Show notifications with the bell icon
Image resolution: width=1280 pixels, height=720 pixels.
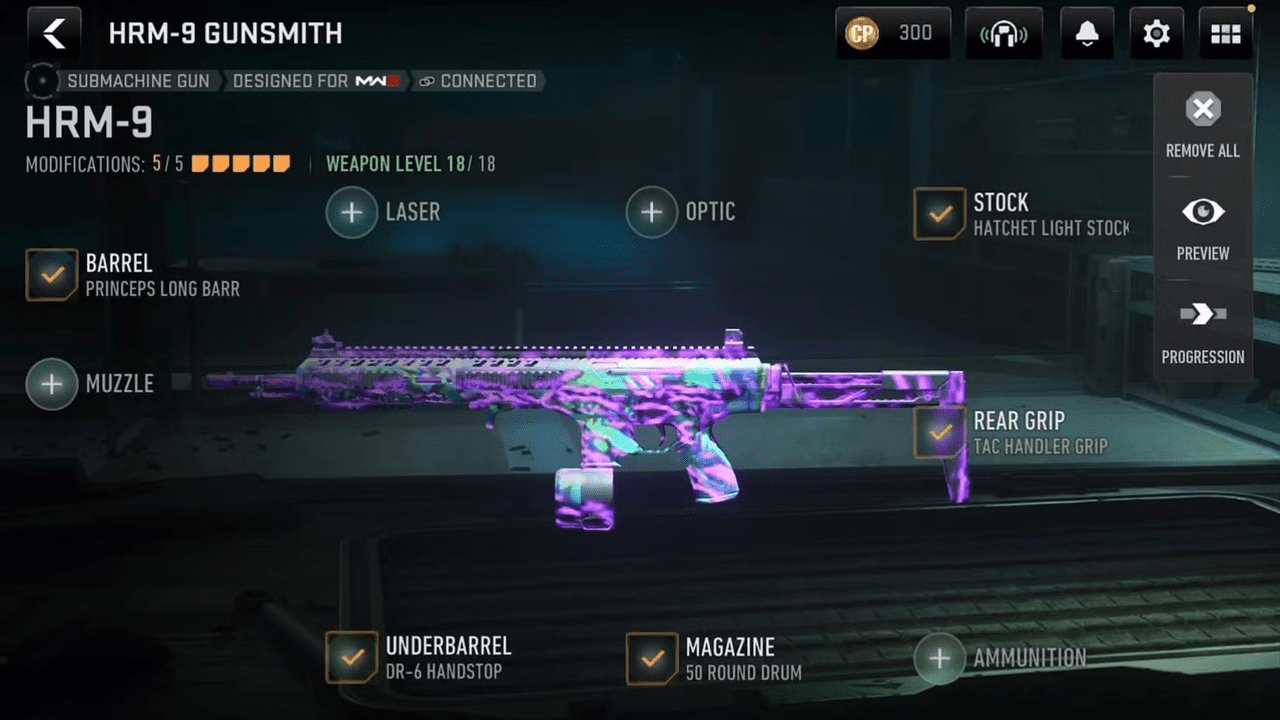coord(1087,34)
